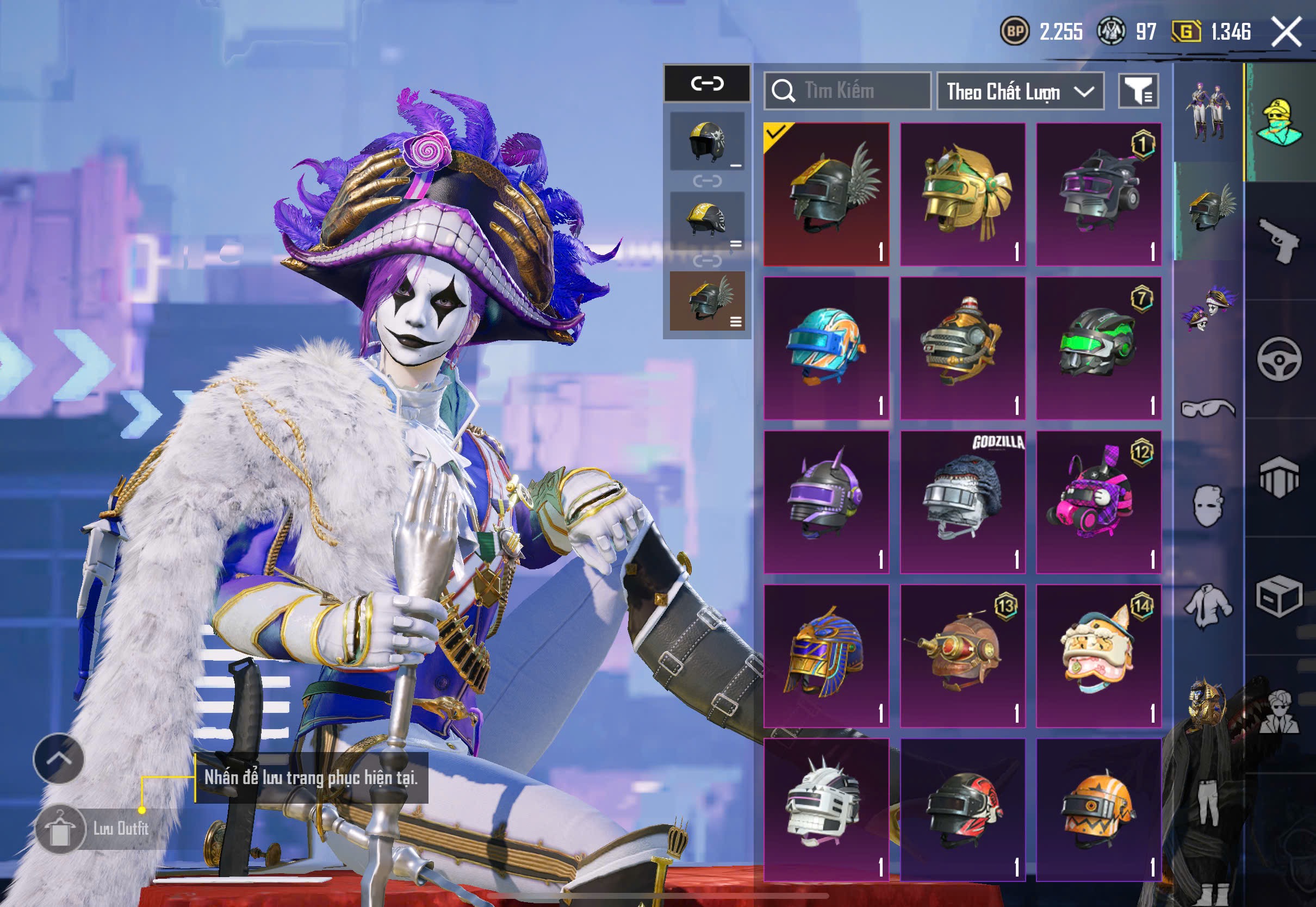Select the blue and gold pharaoh helmet

826,656
